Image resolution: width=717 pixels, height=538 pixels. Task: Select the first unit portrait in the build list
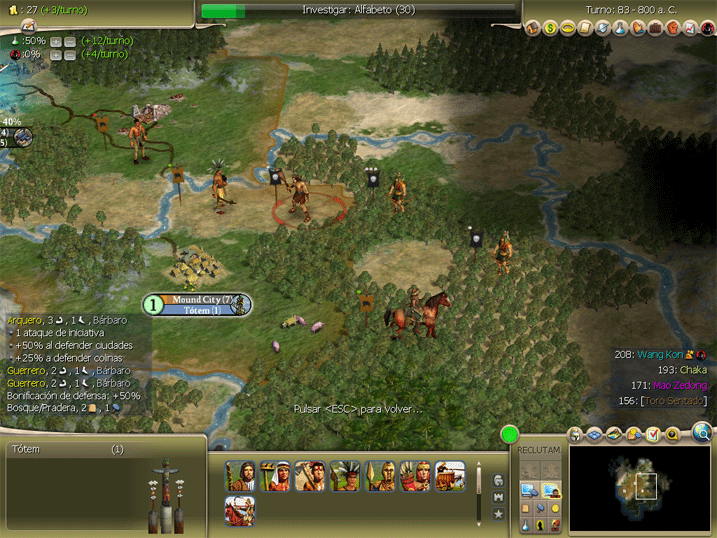[240, 475]
